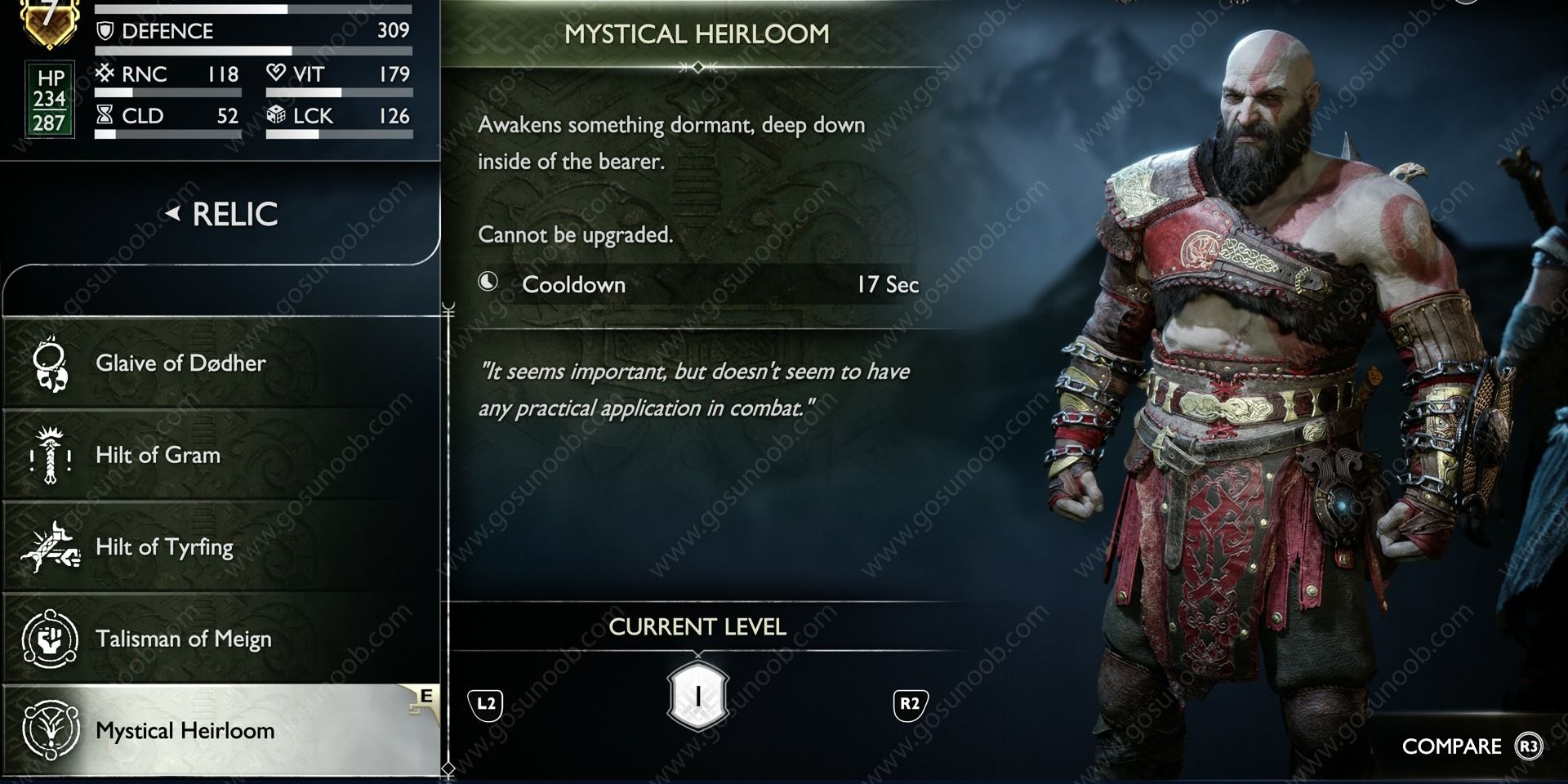Select the Current Level shield emblem
The width and height of the screenshot is (1568, 784).
point(698,697)
